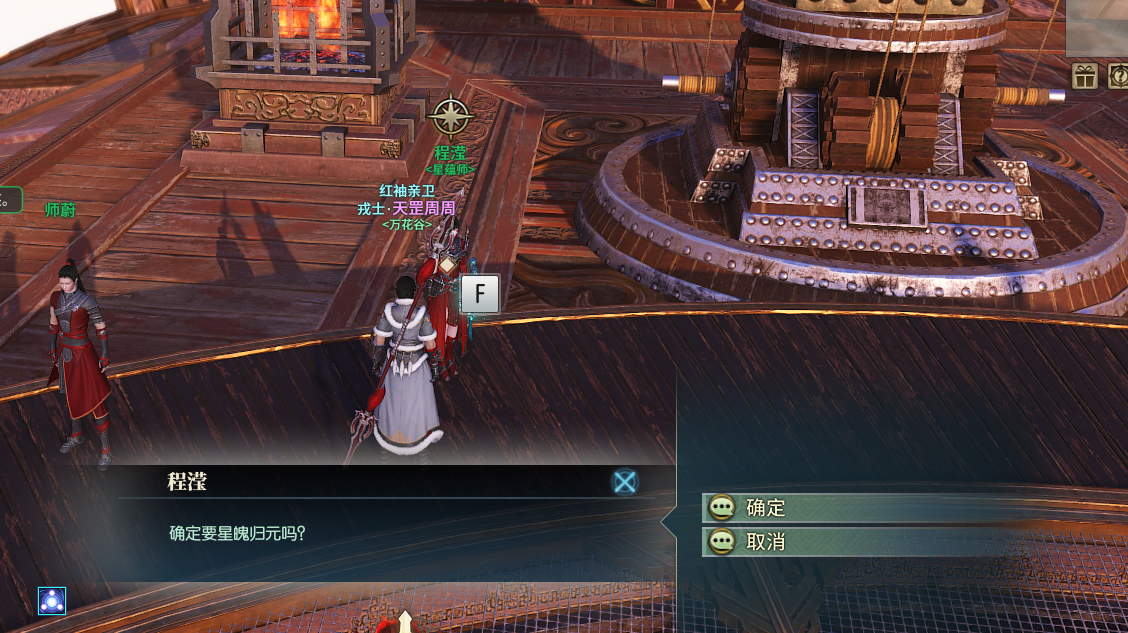The width and height of the screenshot is (1128, 633).
Task: Close the 程滢 dialogue with the X button
Action: 625,482
